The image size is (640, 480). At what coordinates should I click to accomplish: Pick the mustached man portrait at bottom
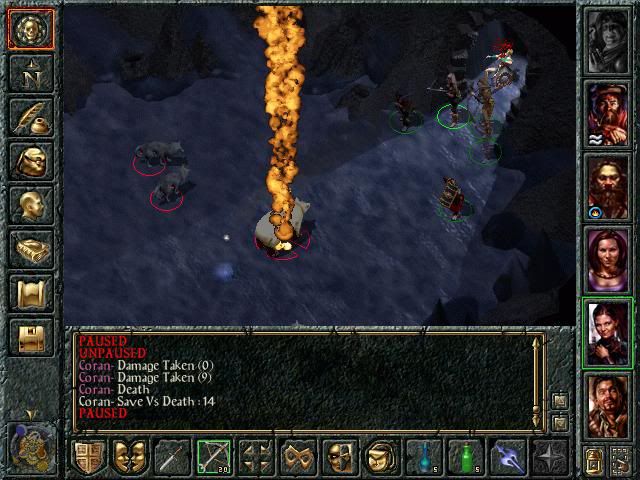pos(608,406)
